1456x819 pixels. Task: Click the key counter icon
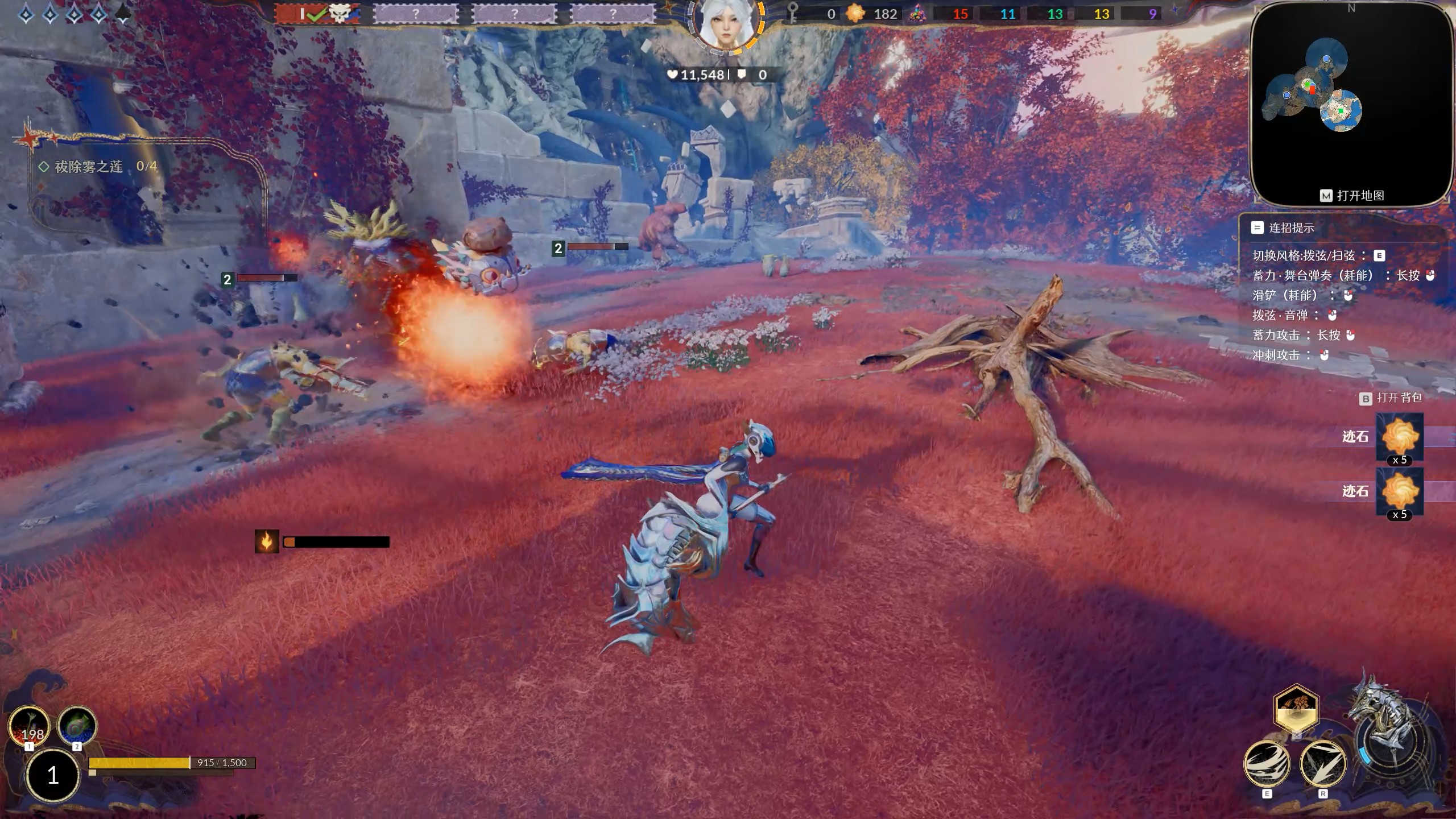pos(792,14)
